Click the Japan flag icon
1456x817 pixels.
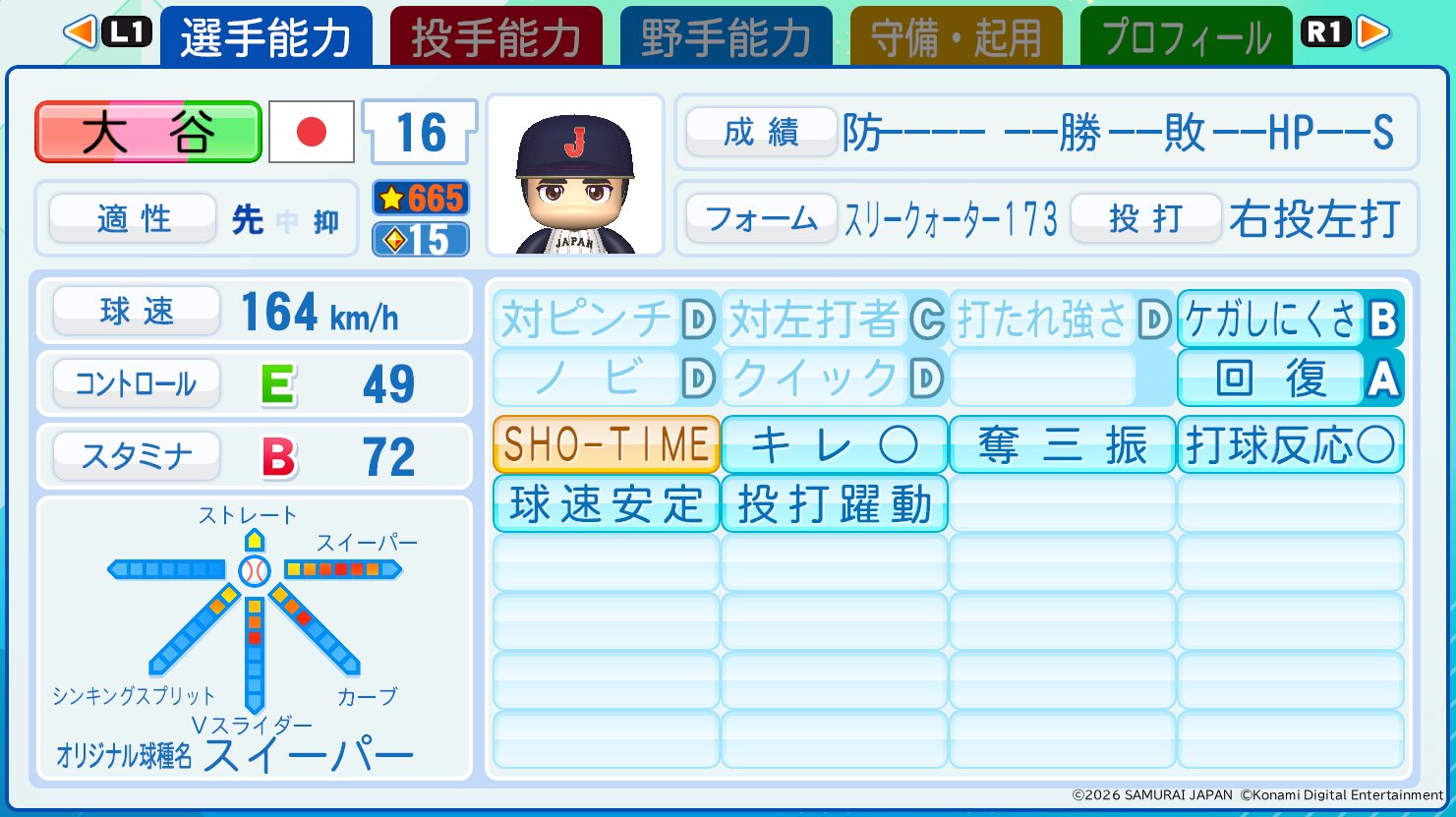point(311,132)
